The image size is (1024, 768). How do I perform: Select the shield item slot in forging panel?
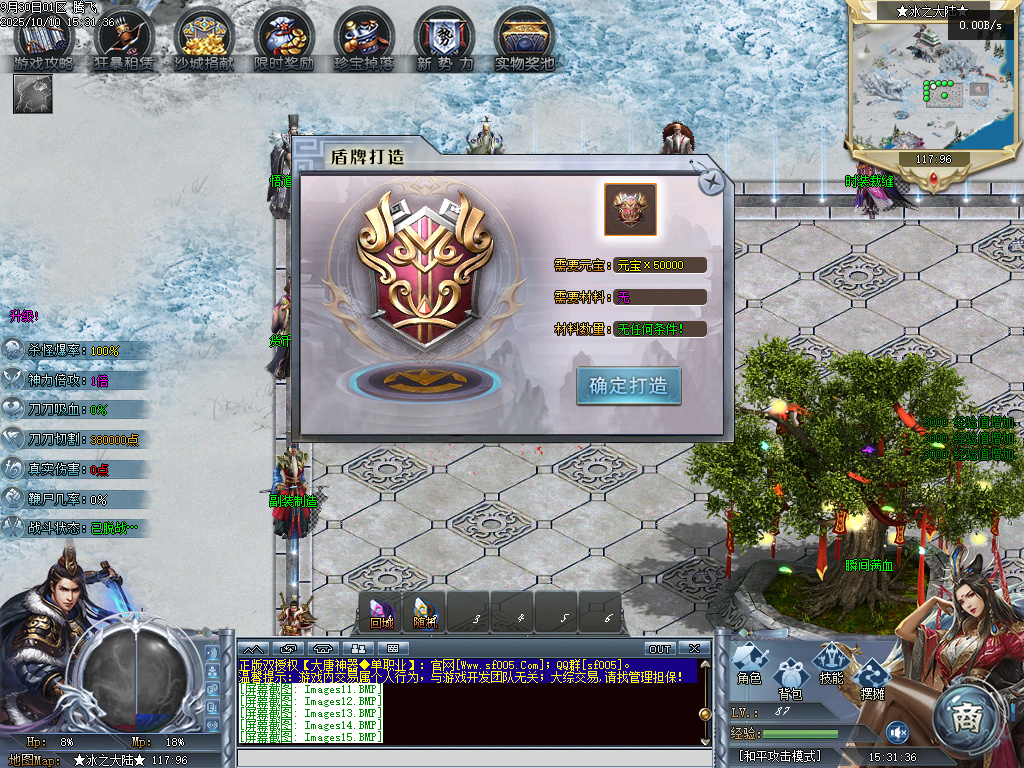tap(630, 209)
